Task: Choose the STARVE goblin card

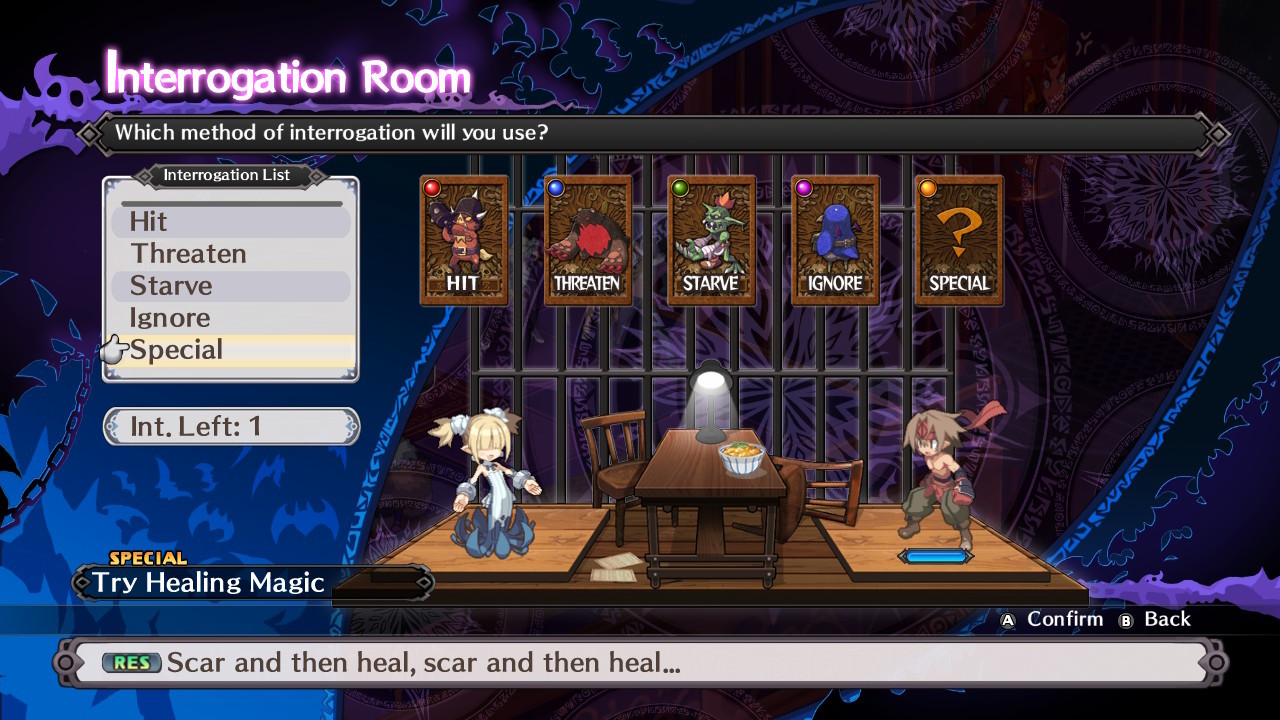Action: tap(711, 241)
